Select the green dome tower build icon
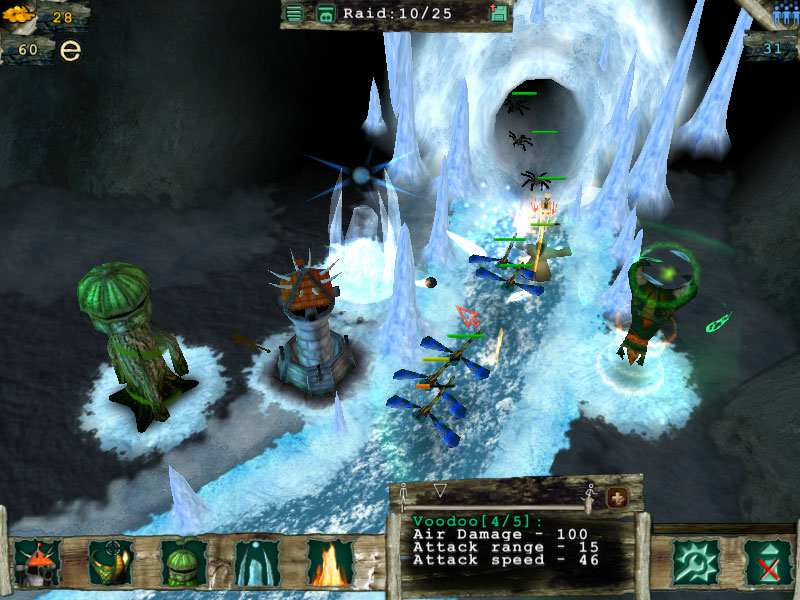 click(x=184, y=562)
